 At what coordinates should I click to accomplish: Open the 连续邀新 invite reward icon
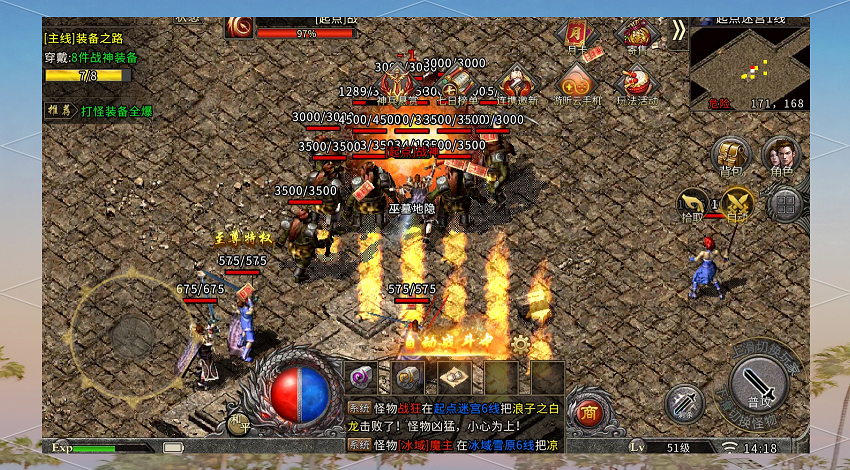point(517,84)
